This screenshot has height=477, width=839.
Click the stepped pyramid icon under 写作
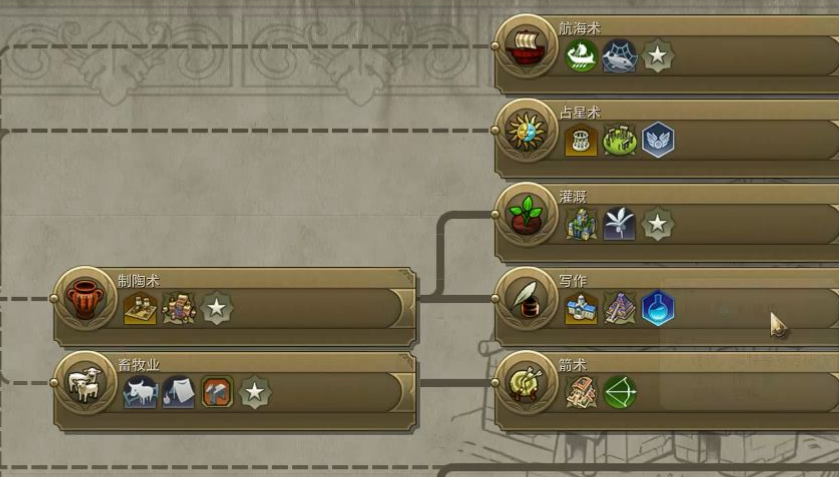tap(619, 308)
